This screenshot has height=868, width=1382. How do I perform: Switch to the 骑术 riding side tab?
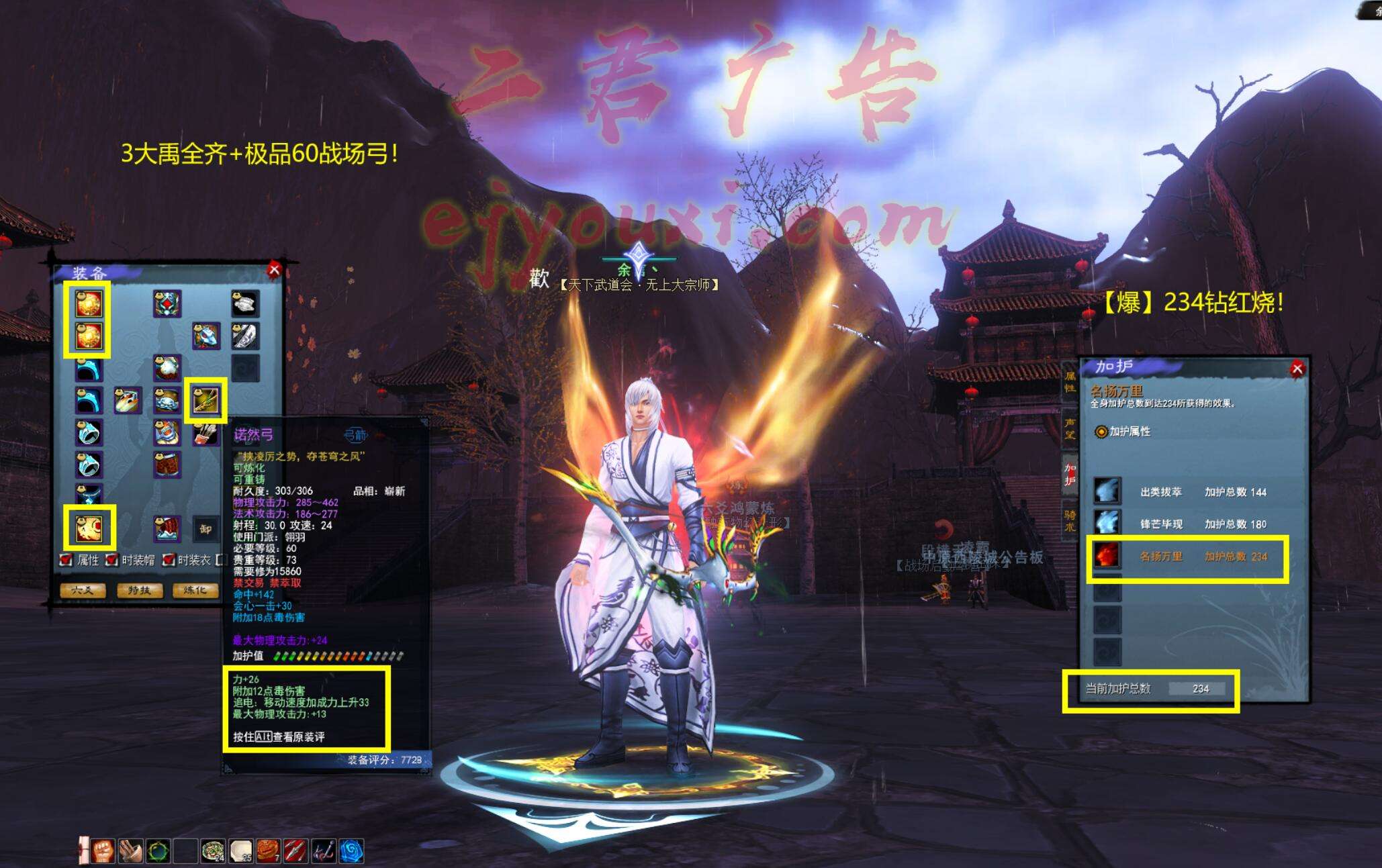point(1070,520)
